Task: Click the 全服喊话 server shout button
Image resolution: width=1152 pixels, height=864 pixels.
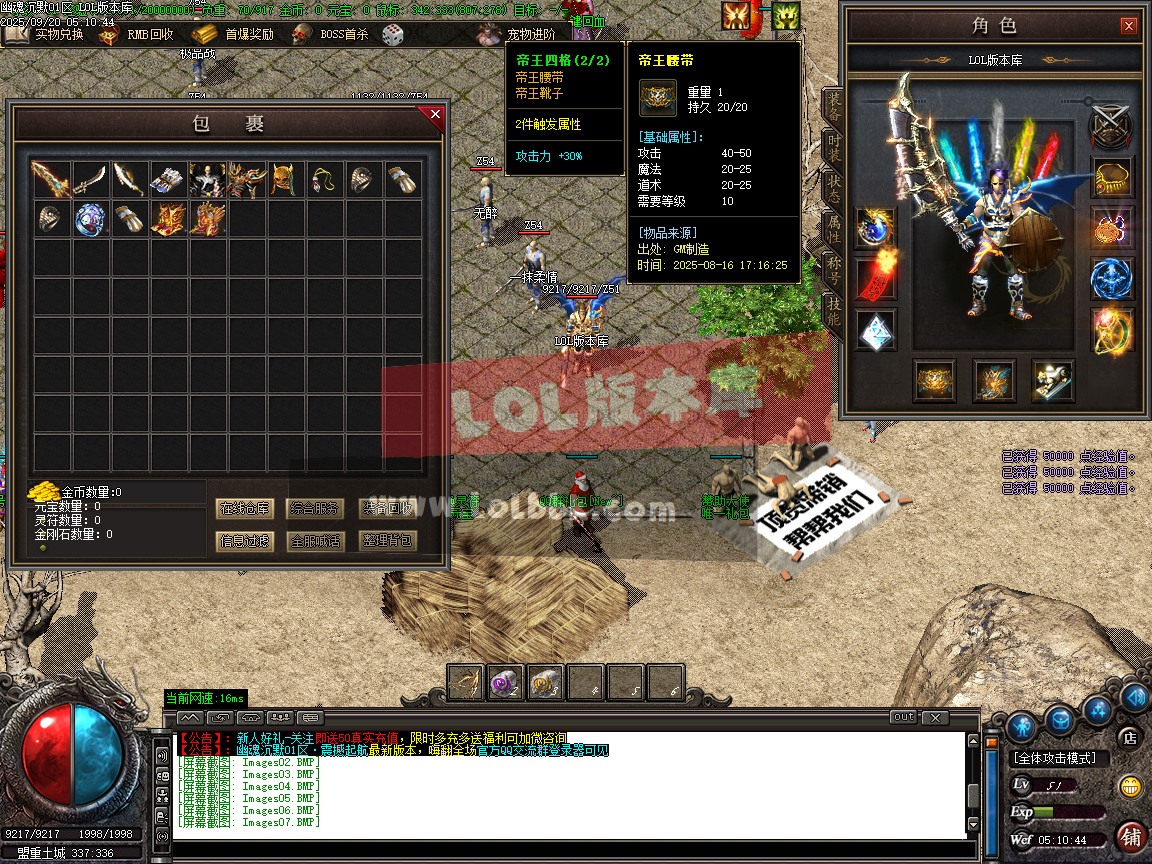Action: (x=315, y=541)
